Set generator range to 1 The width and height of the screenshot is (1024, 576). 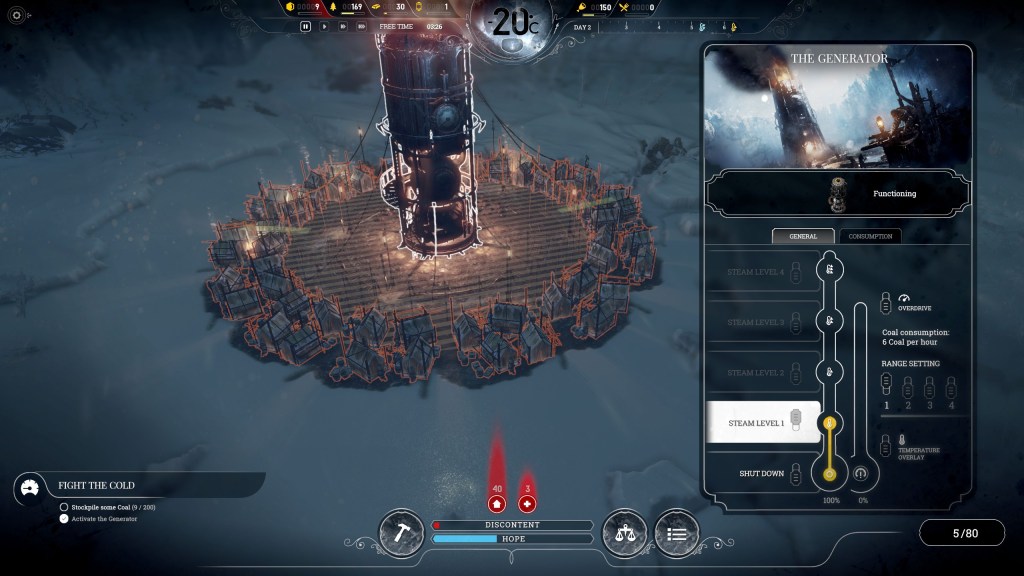click(885, 384)
